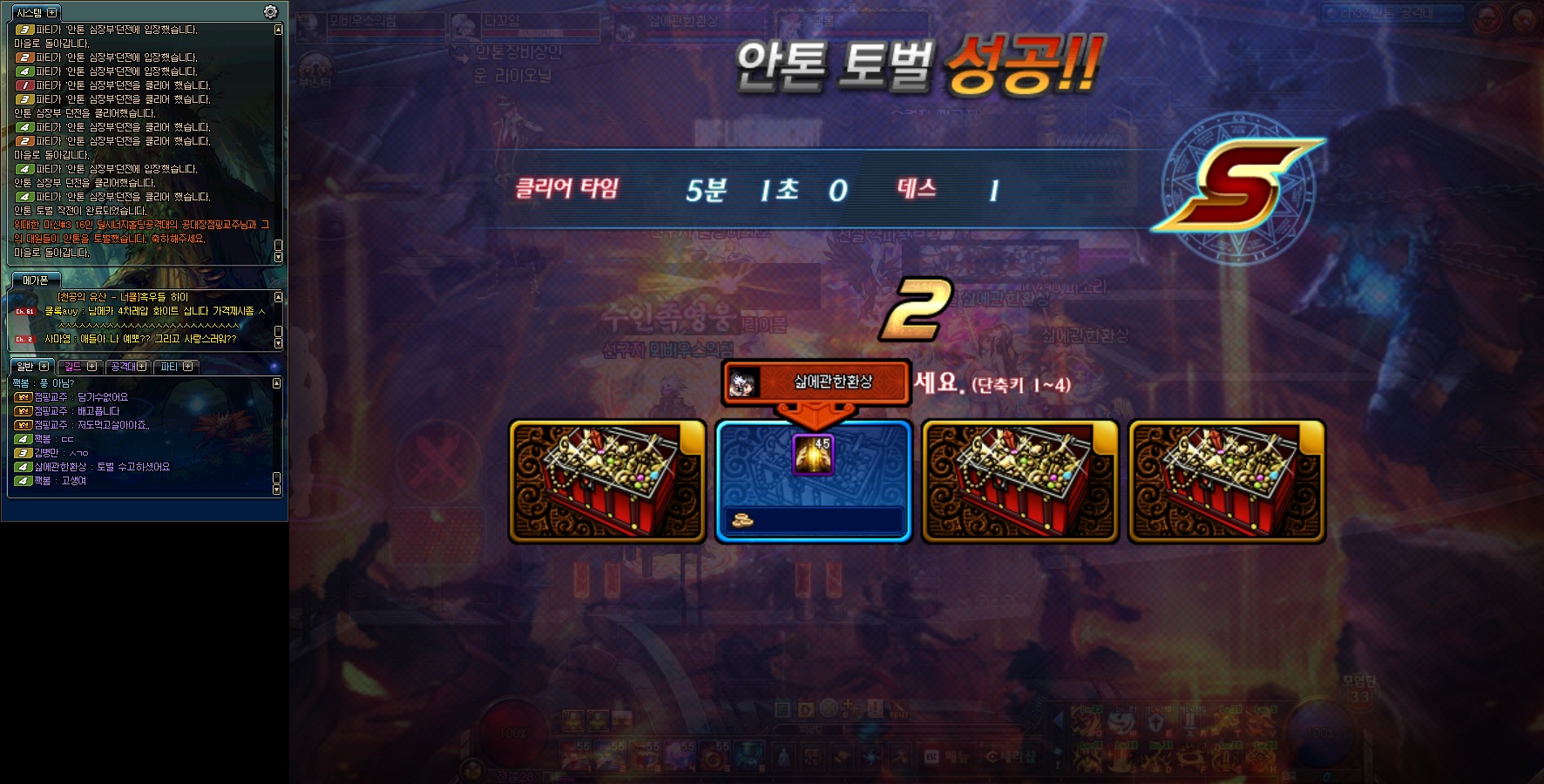
Task: Expand the 시스템 panel via its plus button
Action: pyautogui.click(x=52, y=12)
